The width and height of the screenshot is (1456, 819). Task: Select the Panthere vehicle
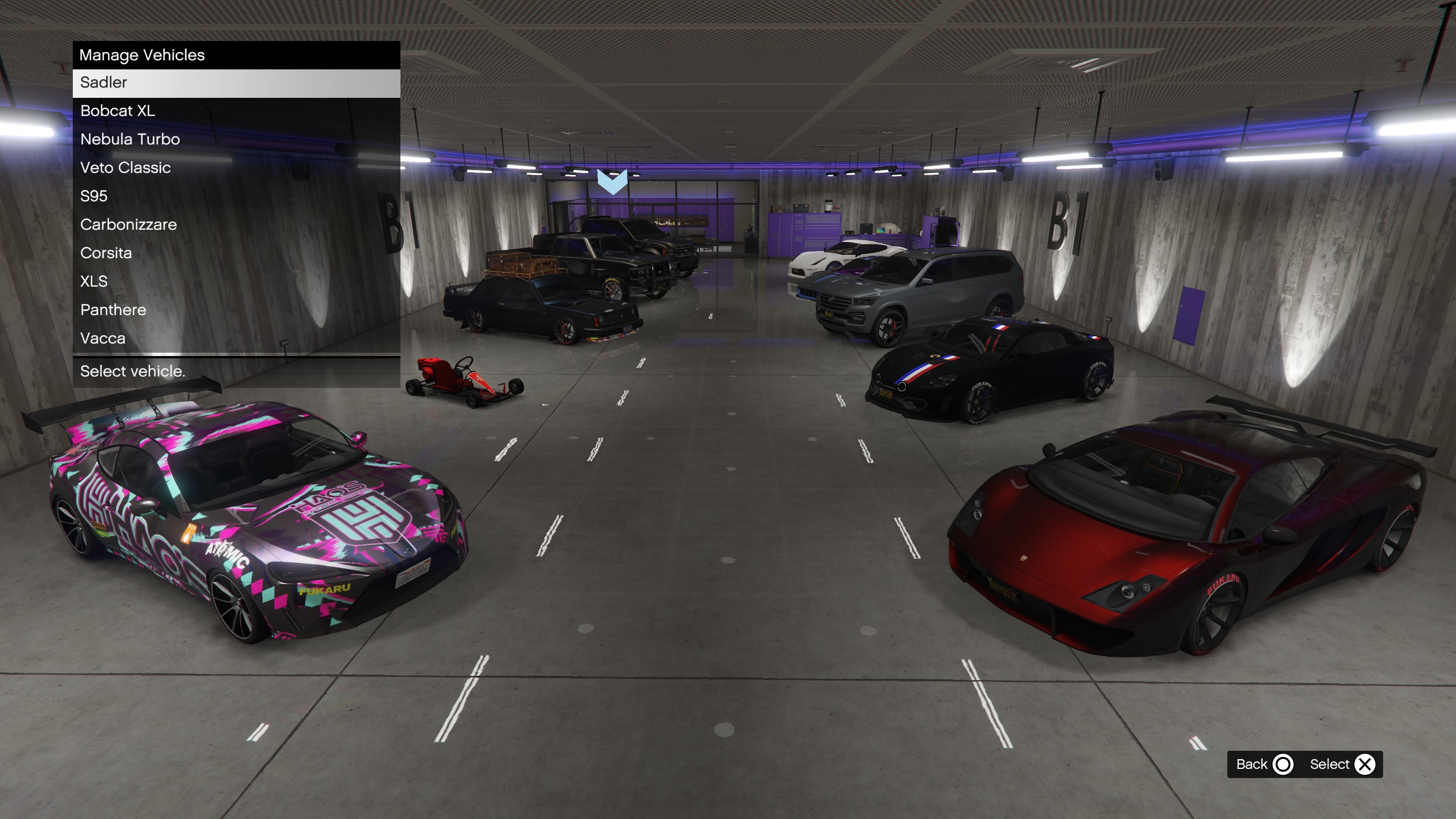click(236, 310)
